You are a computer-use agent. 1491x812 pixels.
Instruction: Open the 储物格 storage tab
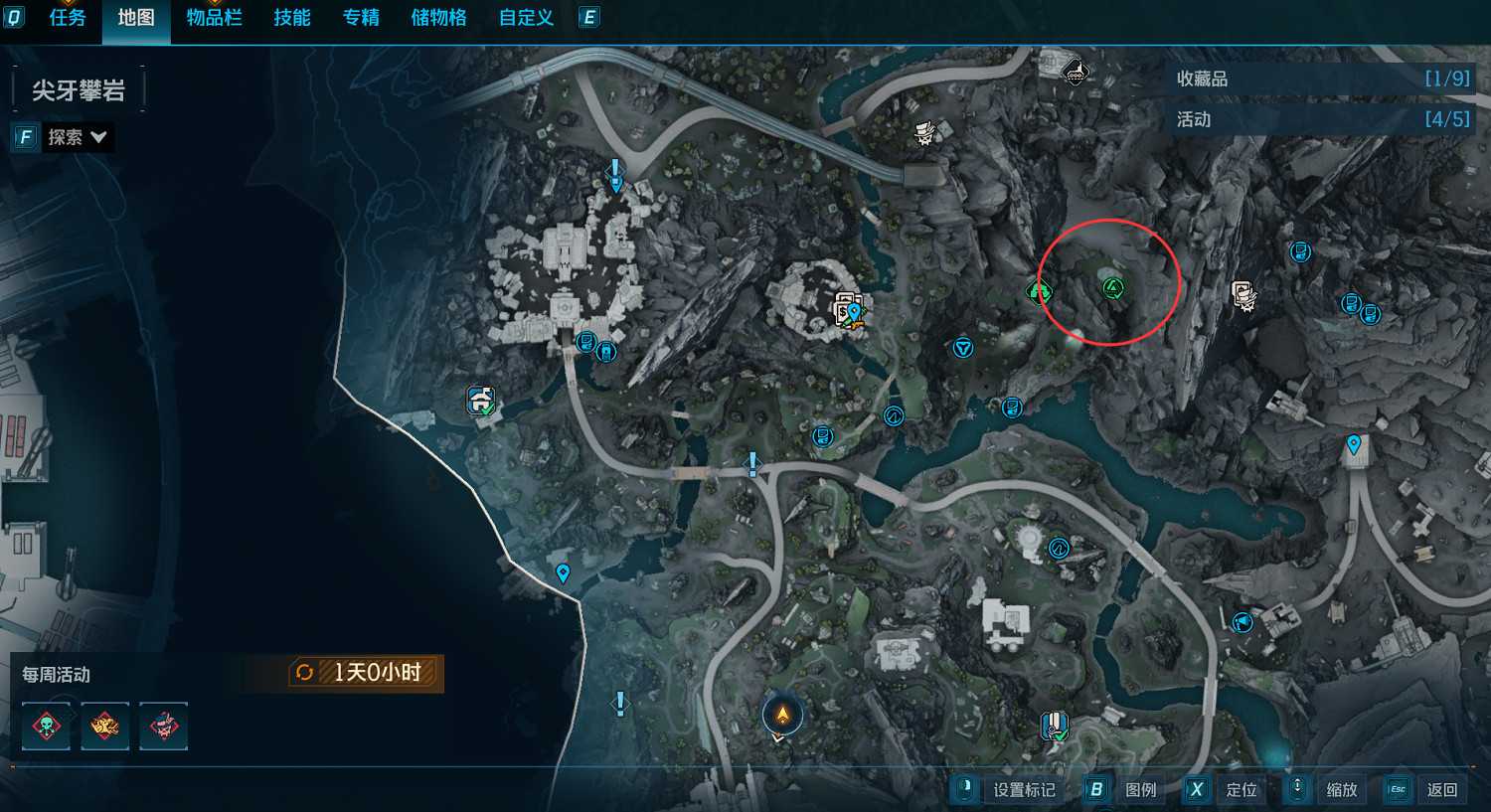point(438,18)
